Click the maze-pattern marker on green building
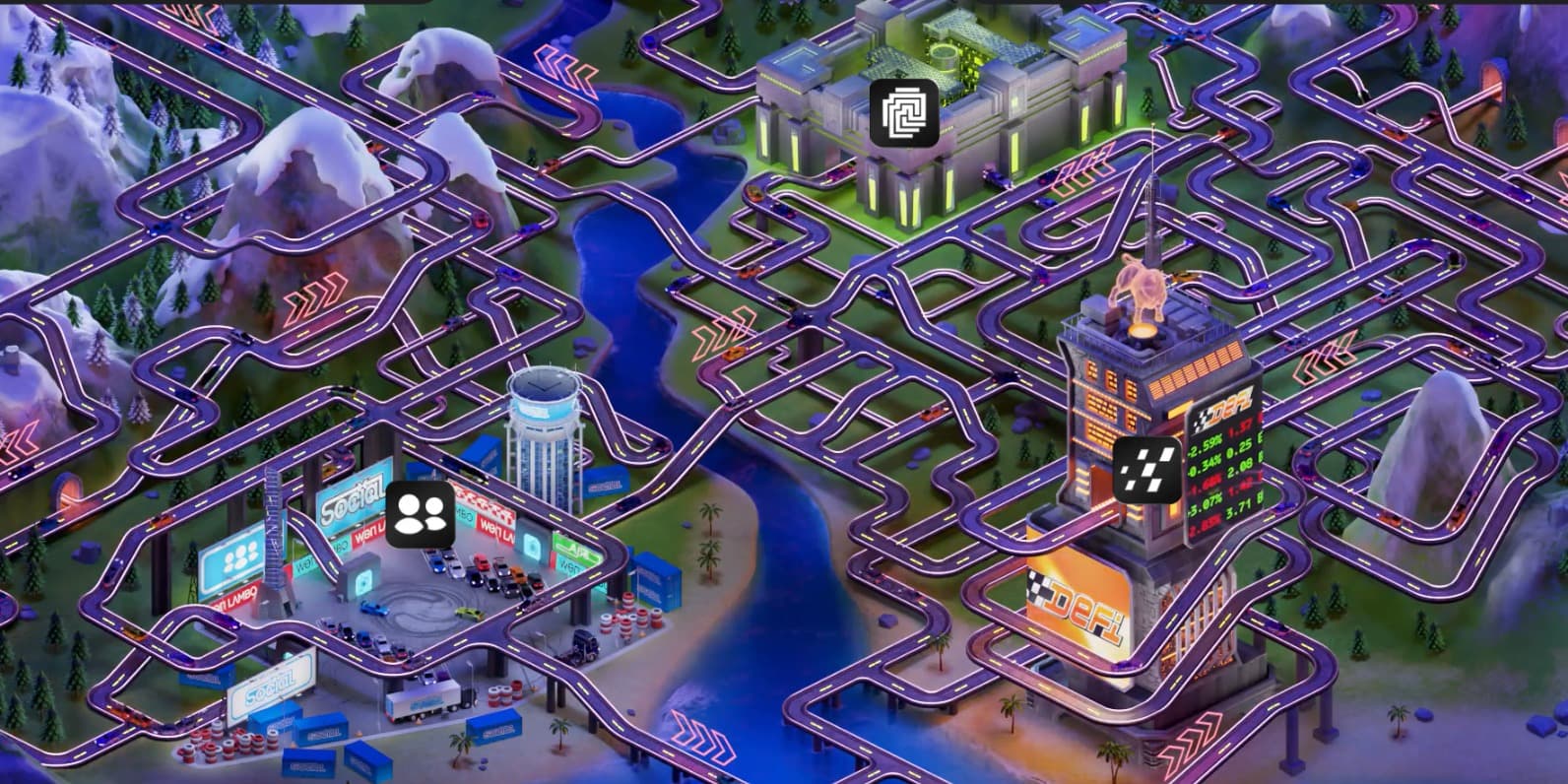The image size is (1568, 784). pos(904,113)
